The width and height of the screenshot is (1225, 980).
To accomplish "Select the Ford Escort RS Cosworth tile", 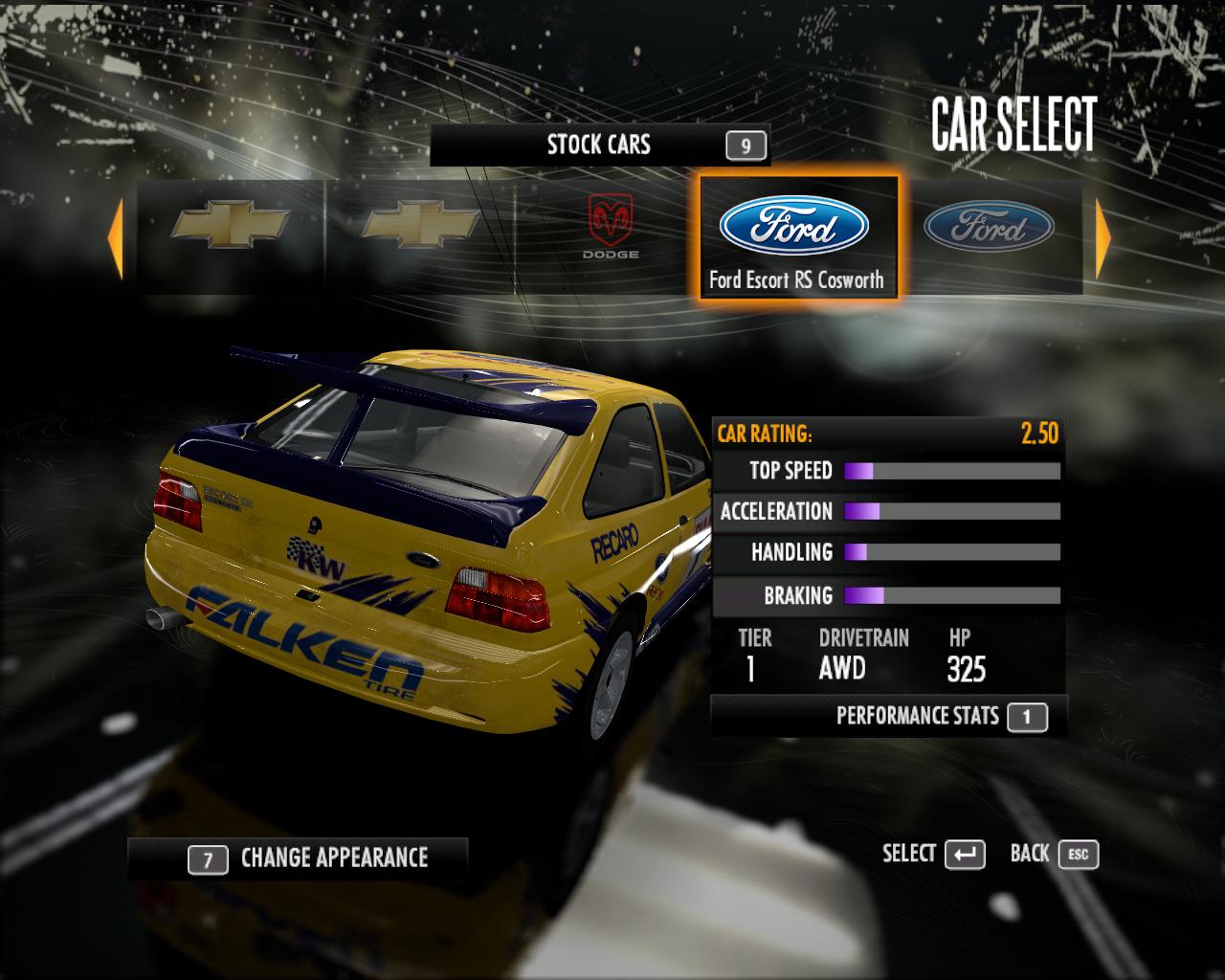I will pyautogui.click(x=794, y=237).
